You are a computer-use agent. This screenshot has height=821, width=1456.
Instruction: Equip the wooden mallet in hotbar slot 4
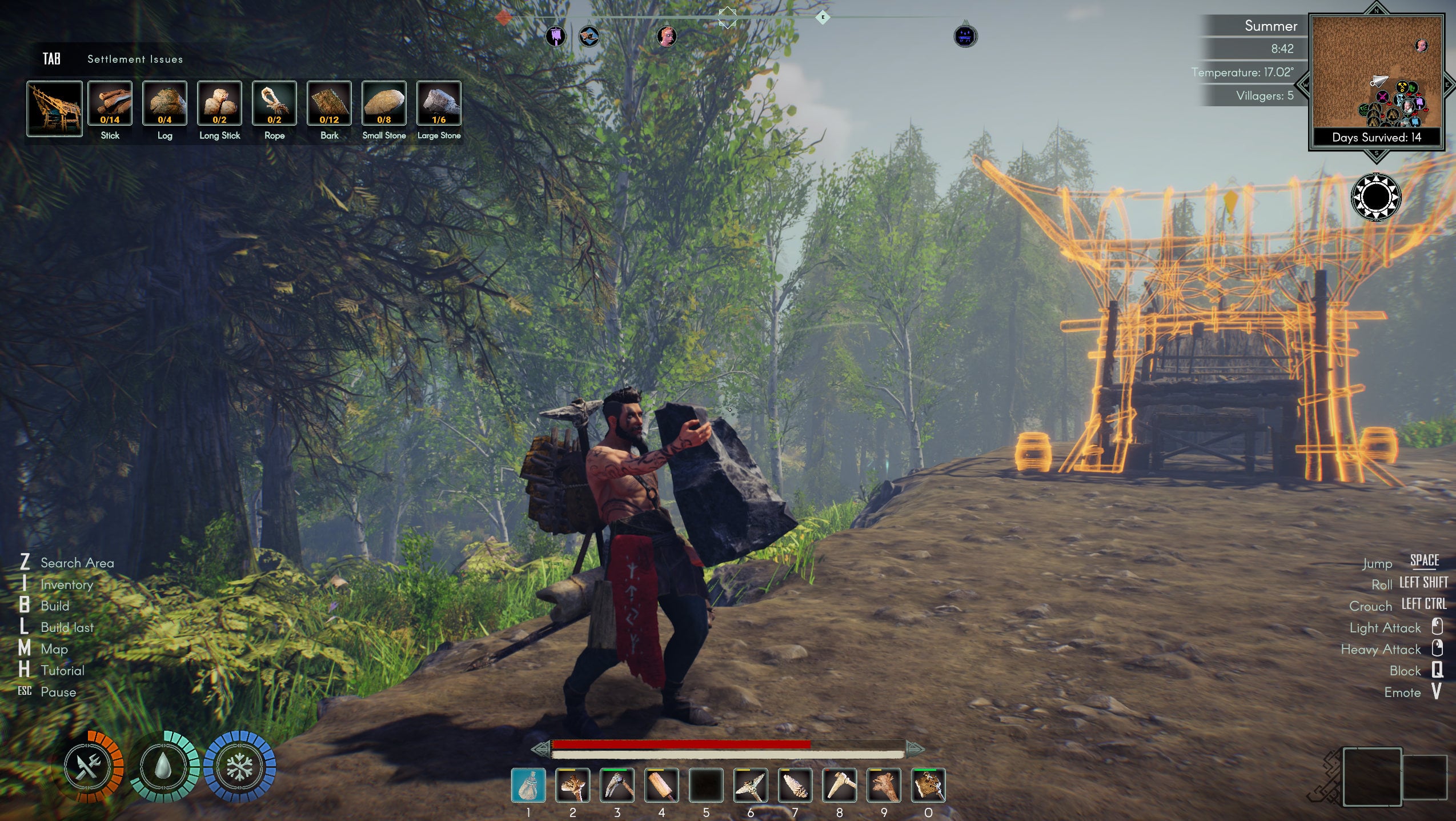tap(661, 786)
